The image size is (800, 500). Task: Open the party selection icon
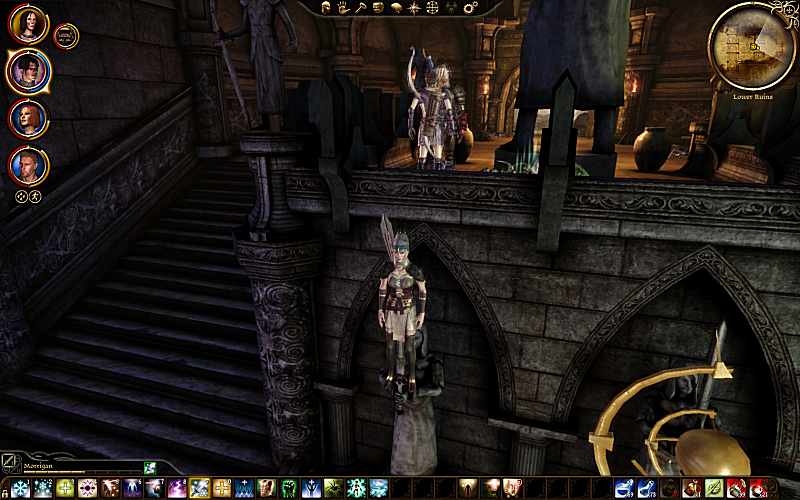(x=452, y=8)
